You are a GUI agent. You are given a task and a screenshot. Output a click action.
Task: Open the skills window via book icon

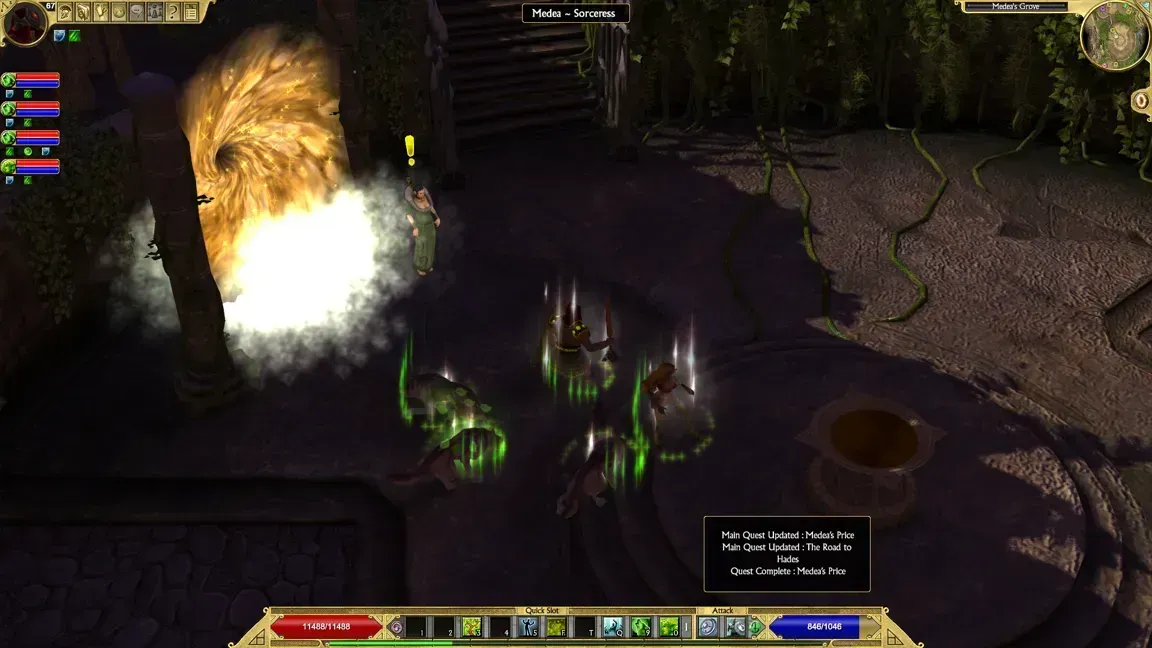[83, 12]
